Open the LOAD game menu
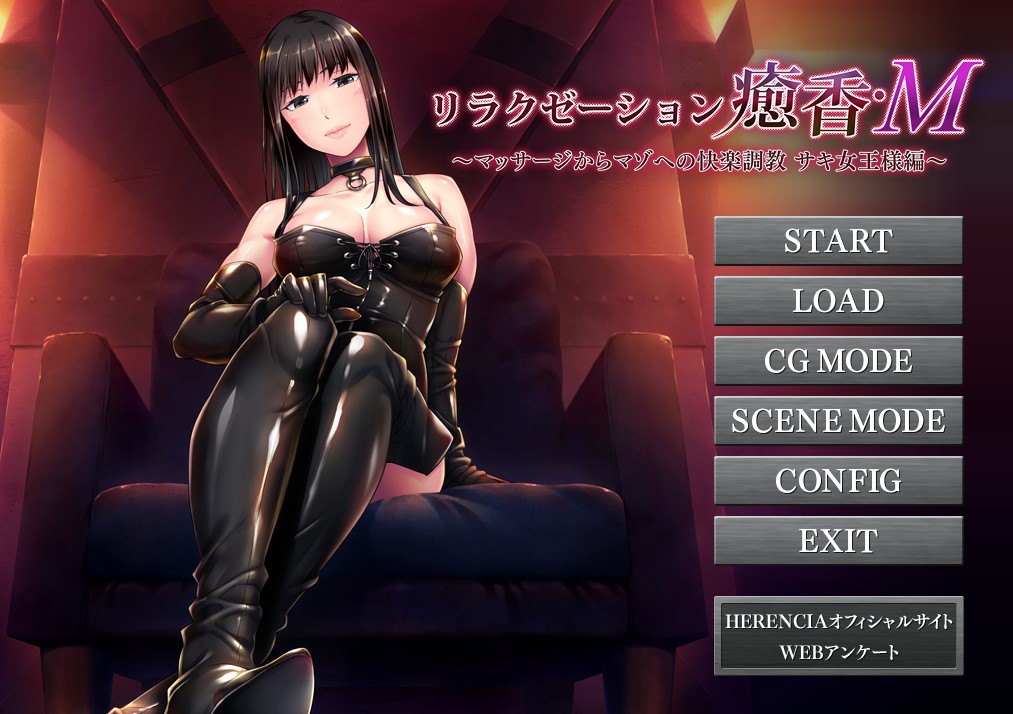The height and width of the screenshot is (714, 1013). 838,301
